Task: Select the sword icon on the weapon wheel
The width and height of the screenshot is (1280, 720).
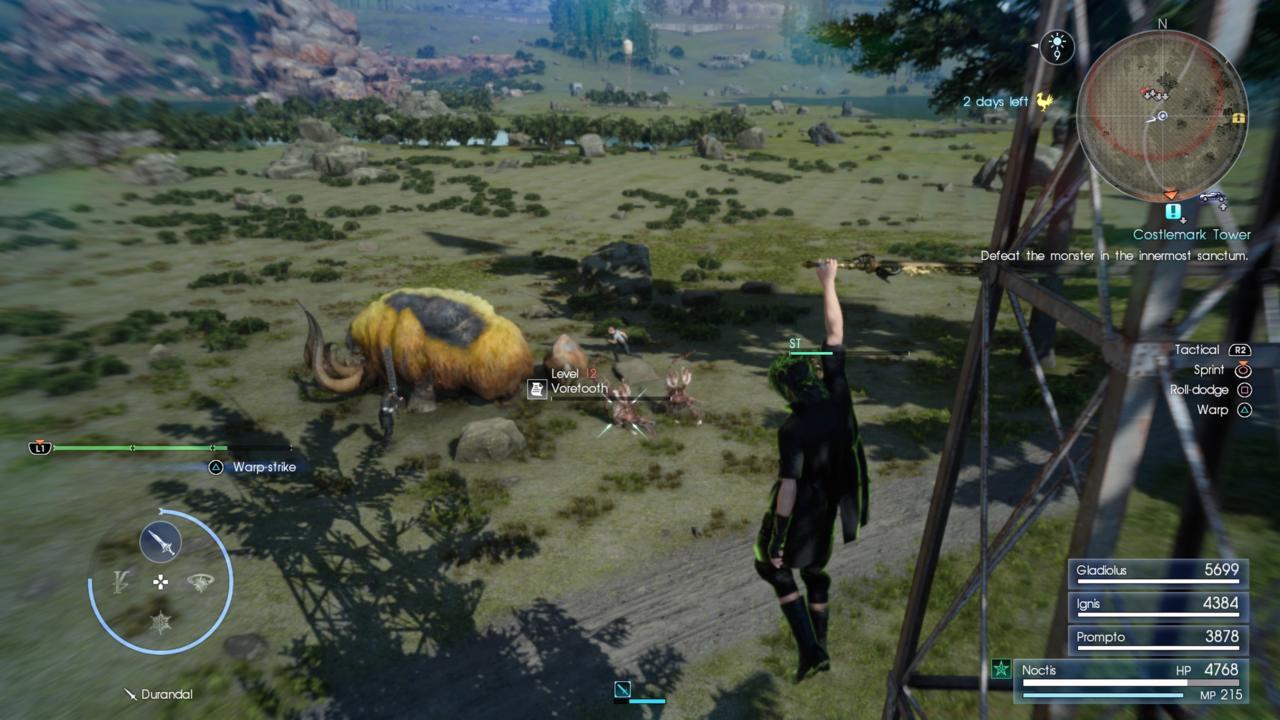Action: pos(160,541)
